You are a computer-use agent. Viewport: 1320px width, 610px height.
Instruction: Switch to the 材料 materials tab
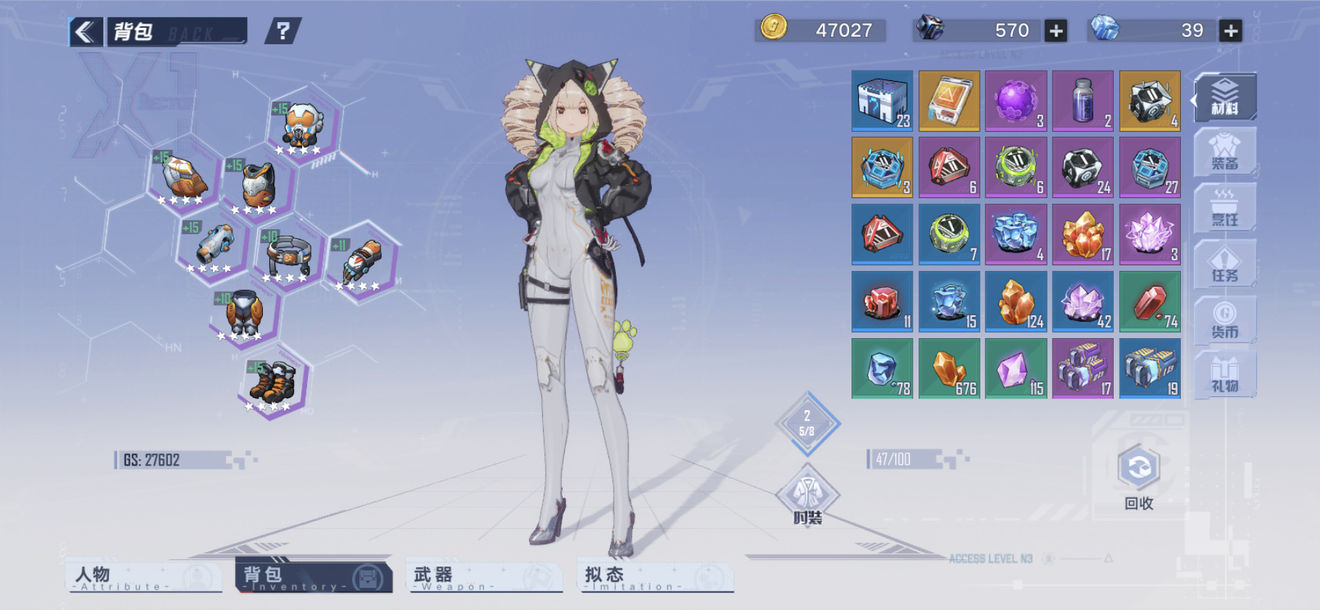[x=1226, y=97]
